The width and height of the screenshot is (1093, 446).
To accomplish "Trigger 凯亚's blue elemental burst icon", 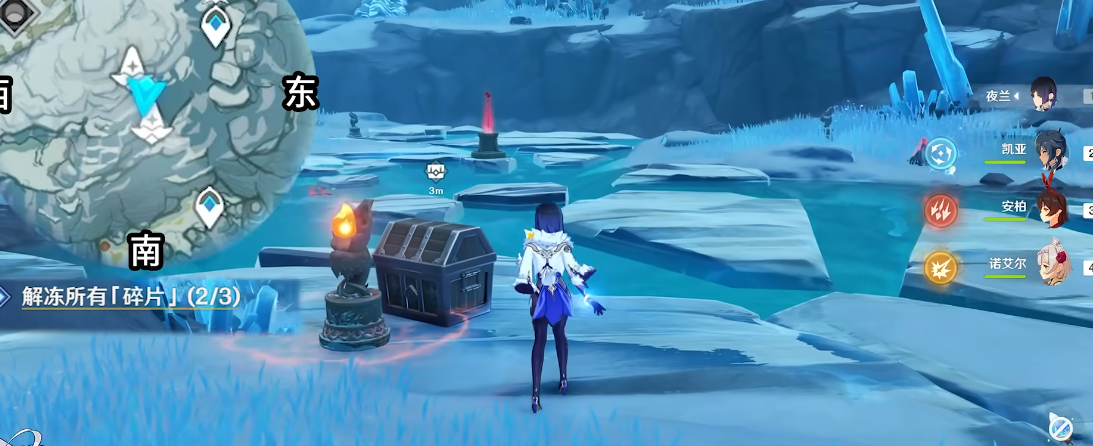I will click(940, 153).
